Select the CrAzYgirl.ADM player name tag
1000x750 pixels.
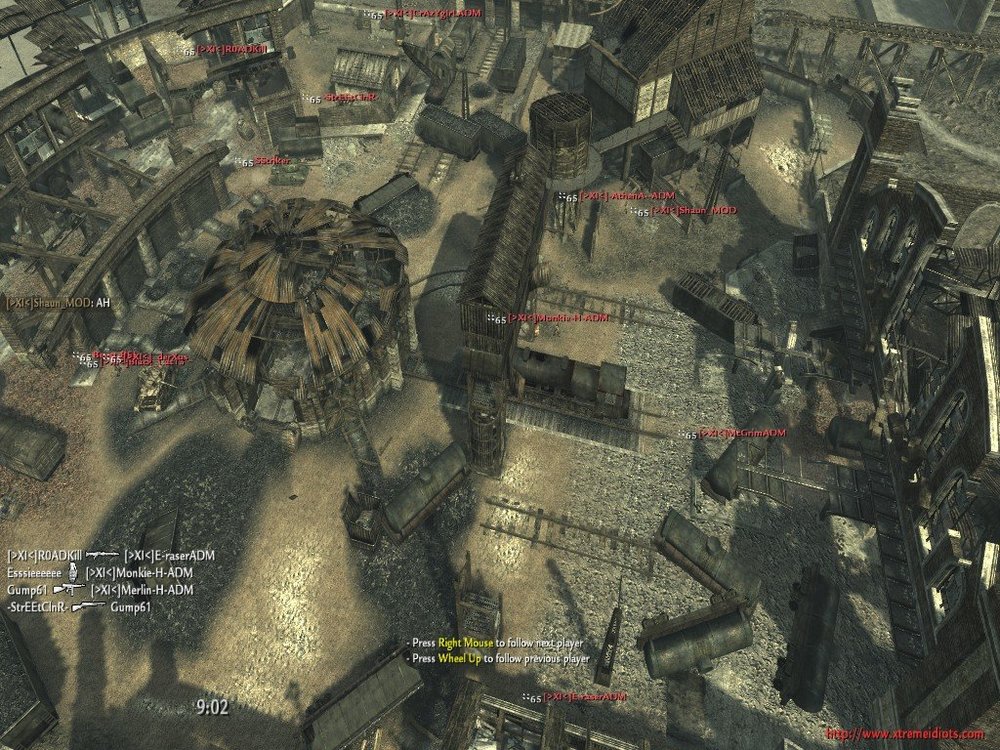click(430, 15)
